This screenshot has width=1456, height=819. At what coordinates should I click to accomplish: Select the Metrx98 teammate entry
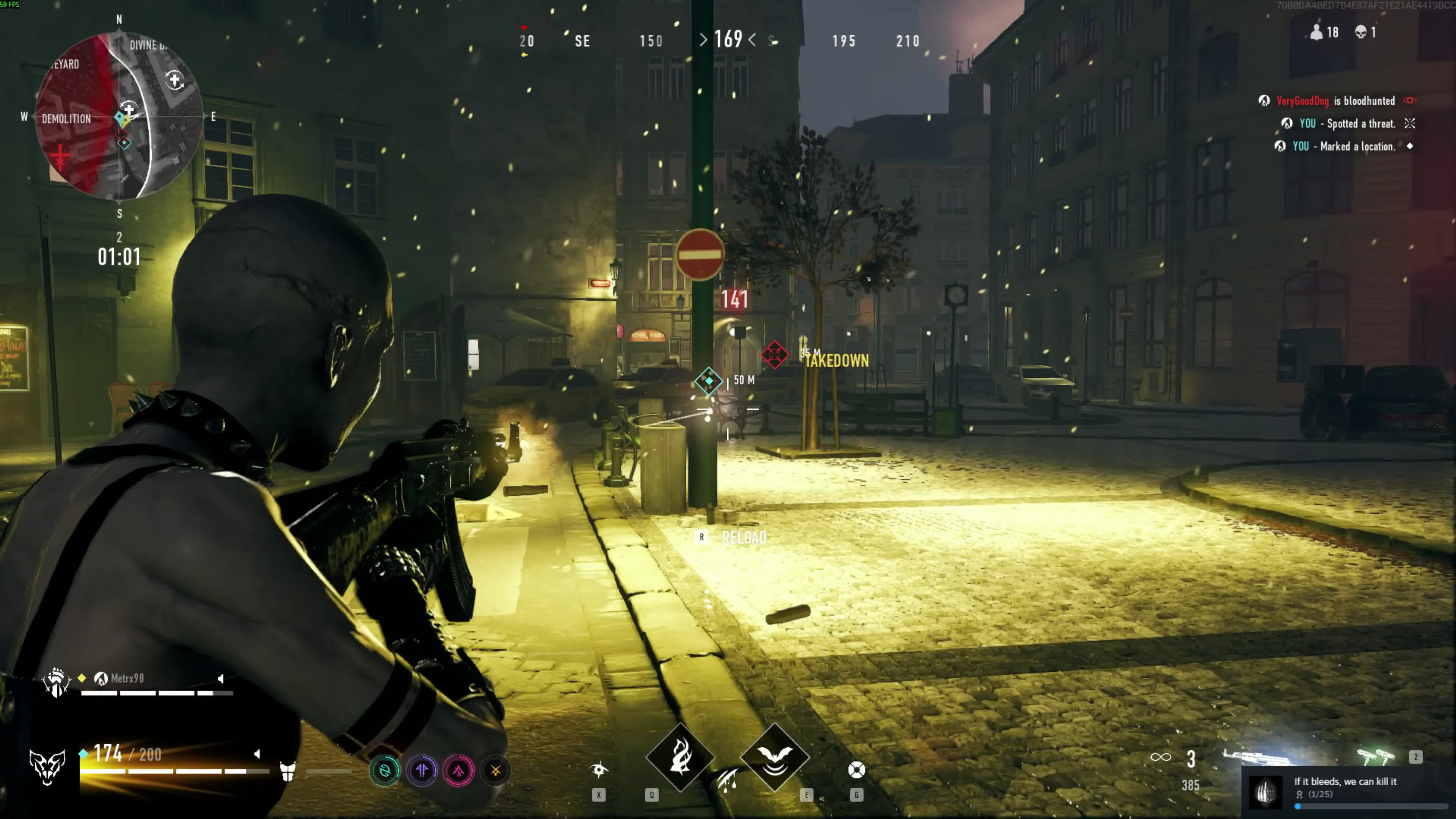click(x=127, y=678)
